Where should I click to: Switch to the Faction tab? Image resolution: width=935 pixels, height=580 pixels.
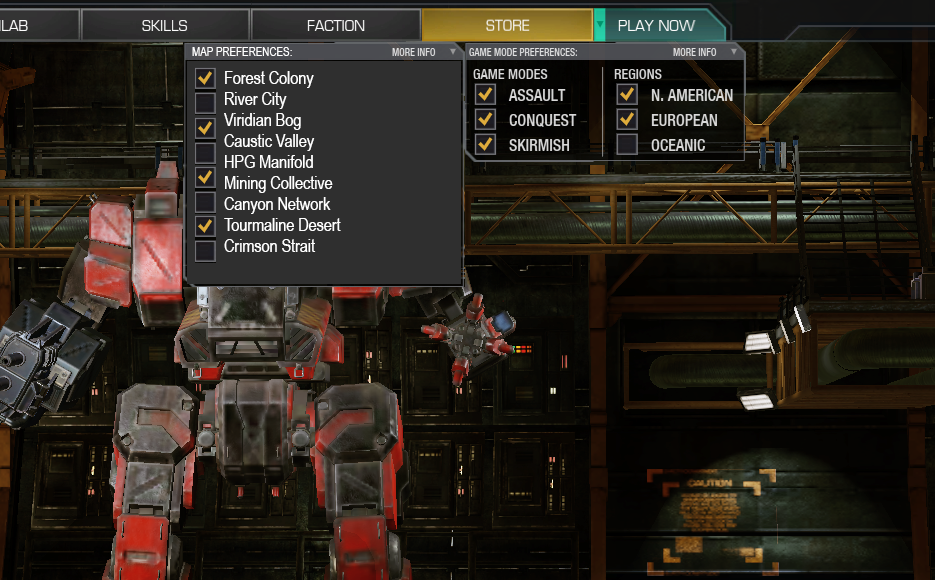click(336, 25)
